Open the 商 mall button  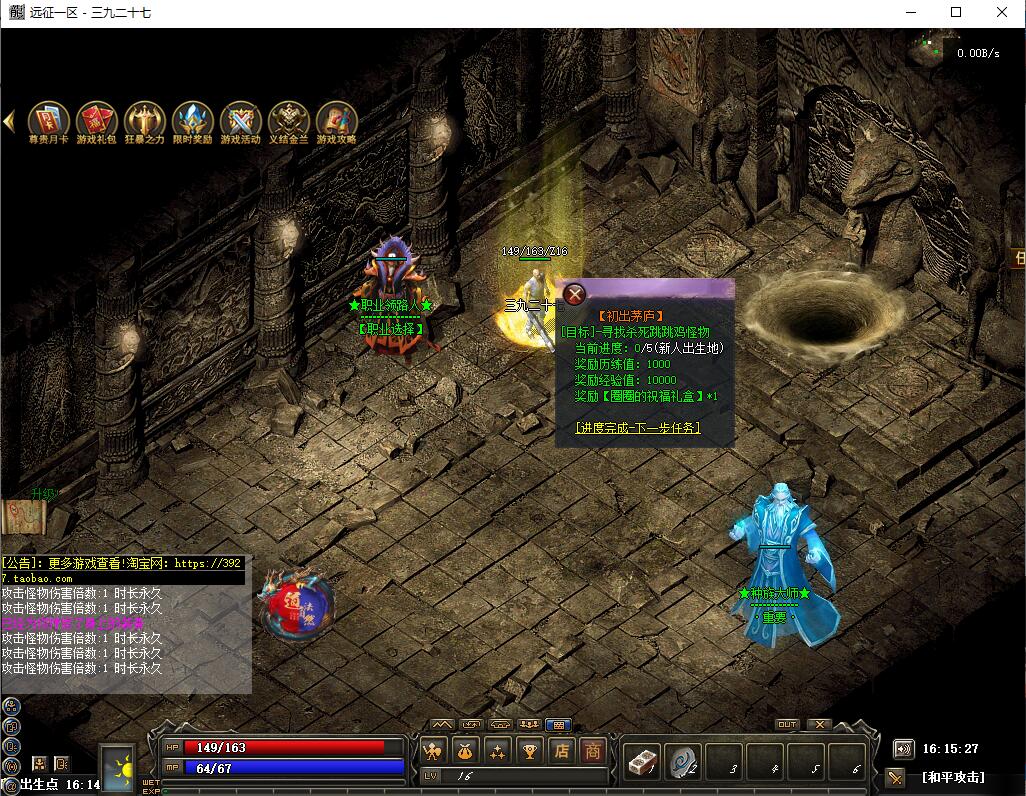(x=594, y=751)
